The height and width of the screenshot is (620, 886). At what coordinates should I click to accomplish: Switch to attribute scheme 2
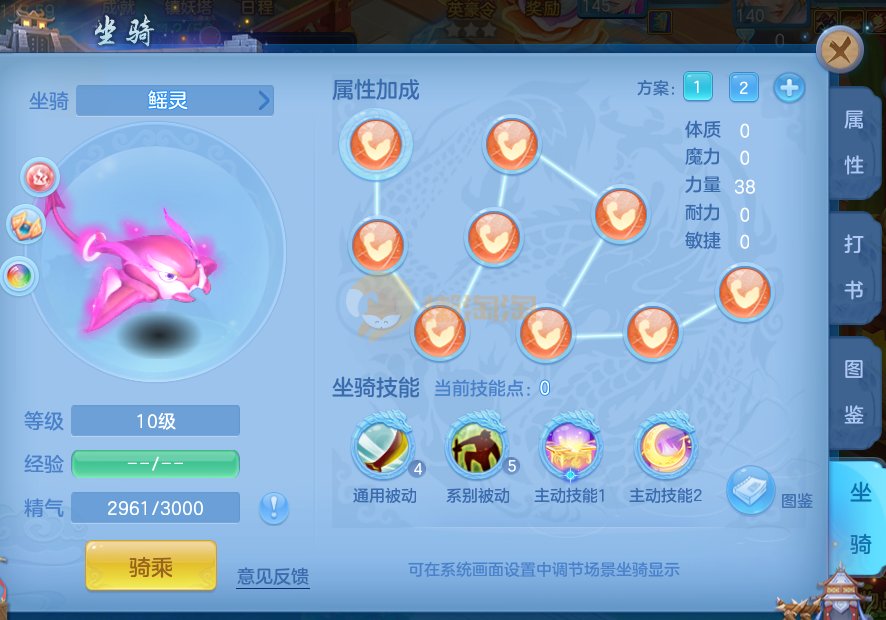[743, 88]
